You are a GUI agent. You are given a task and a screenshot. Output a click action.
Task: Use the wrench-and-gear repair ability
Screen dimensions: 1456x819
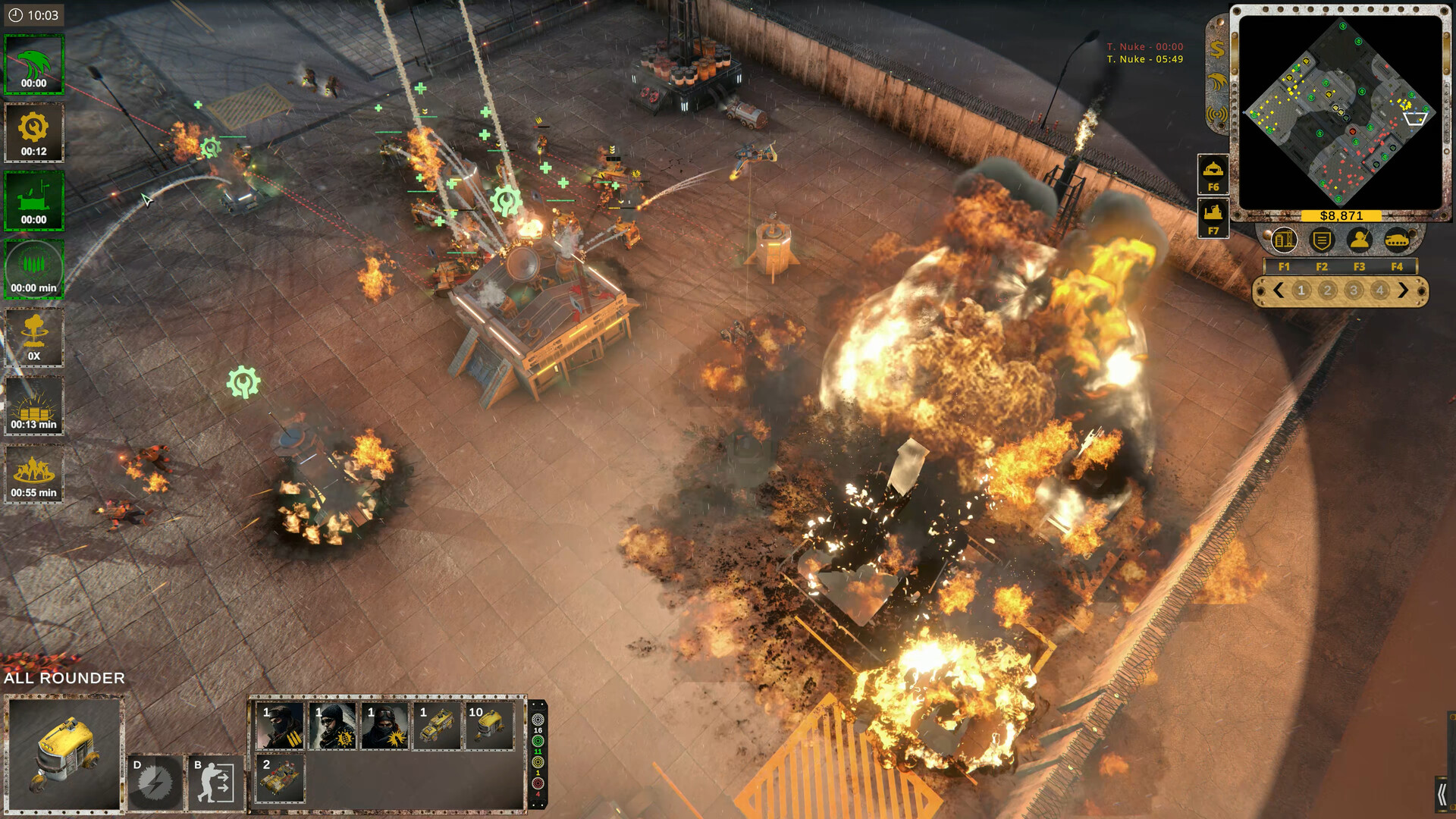click(x=33, y=133)
